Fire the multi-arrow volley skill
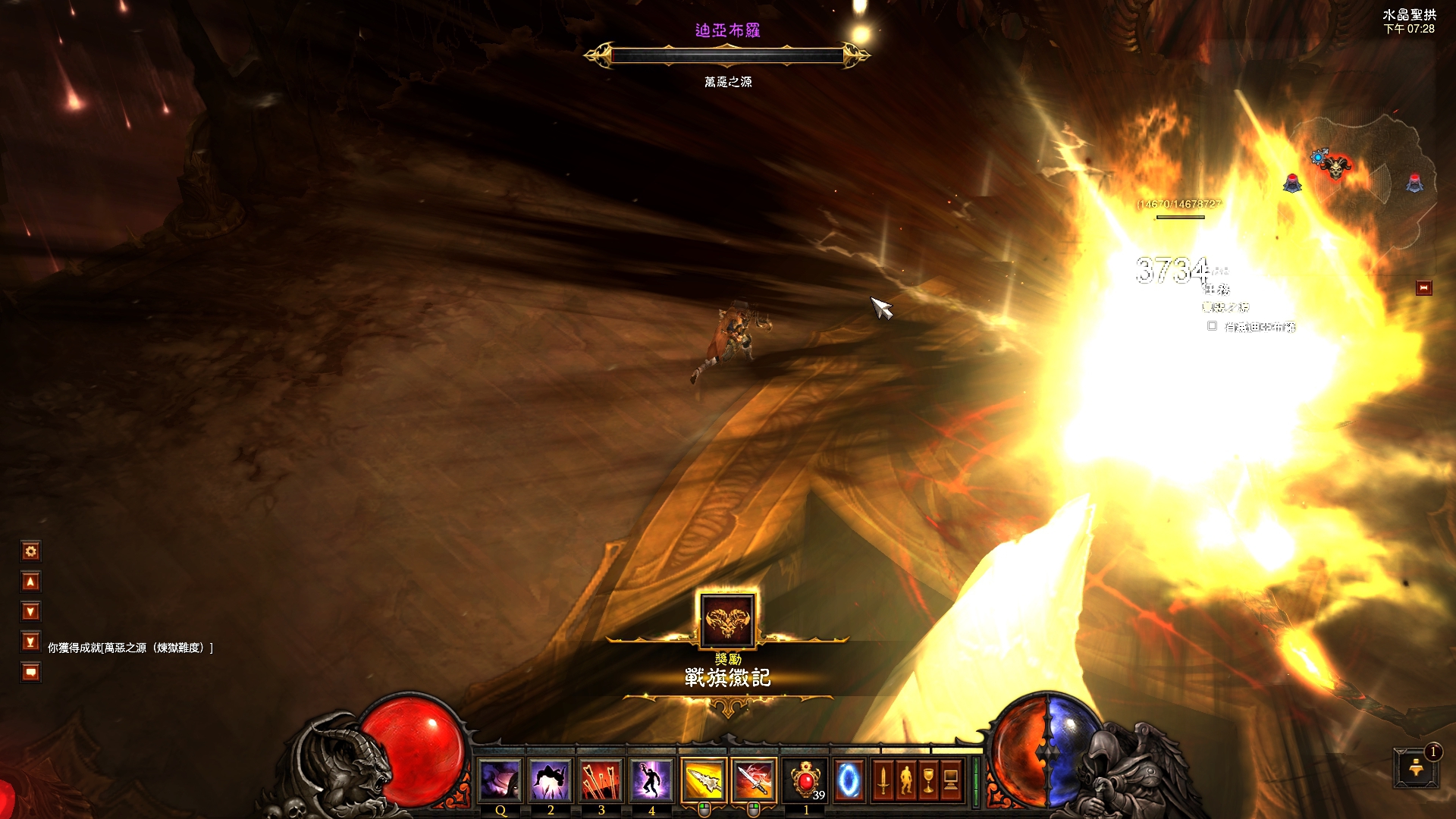The width and height of the screenshot is (1456, 819). pyautogui.click(x=601, y=780)
